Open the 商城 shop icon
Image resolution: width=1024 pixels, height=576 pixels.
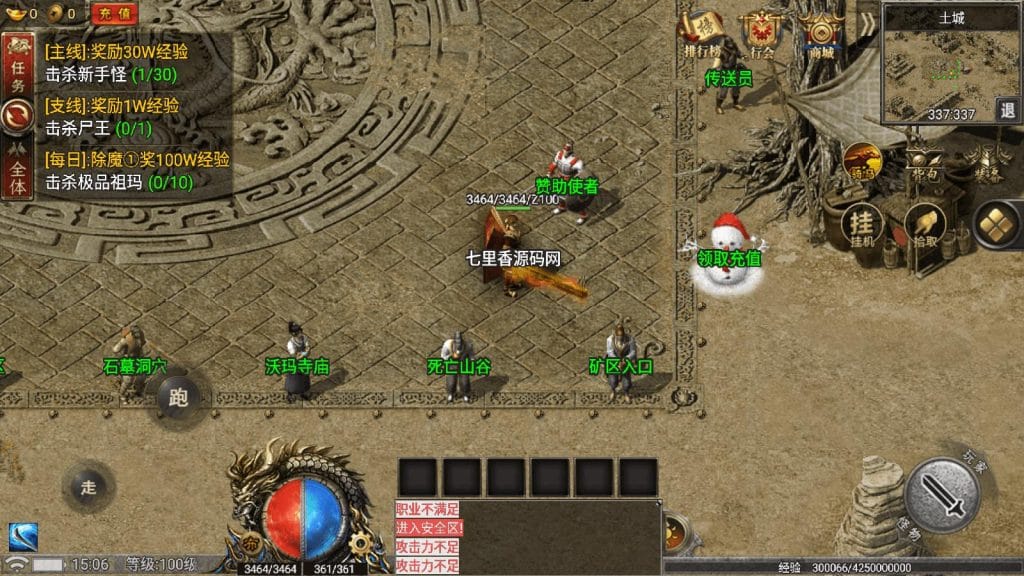[822, 35]
